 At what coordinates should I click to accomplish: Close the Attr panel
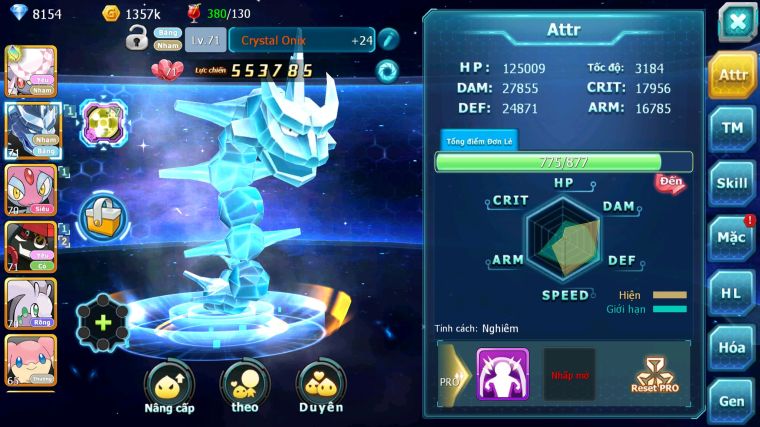click(x=736, y=22)
